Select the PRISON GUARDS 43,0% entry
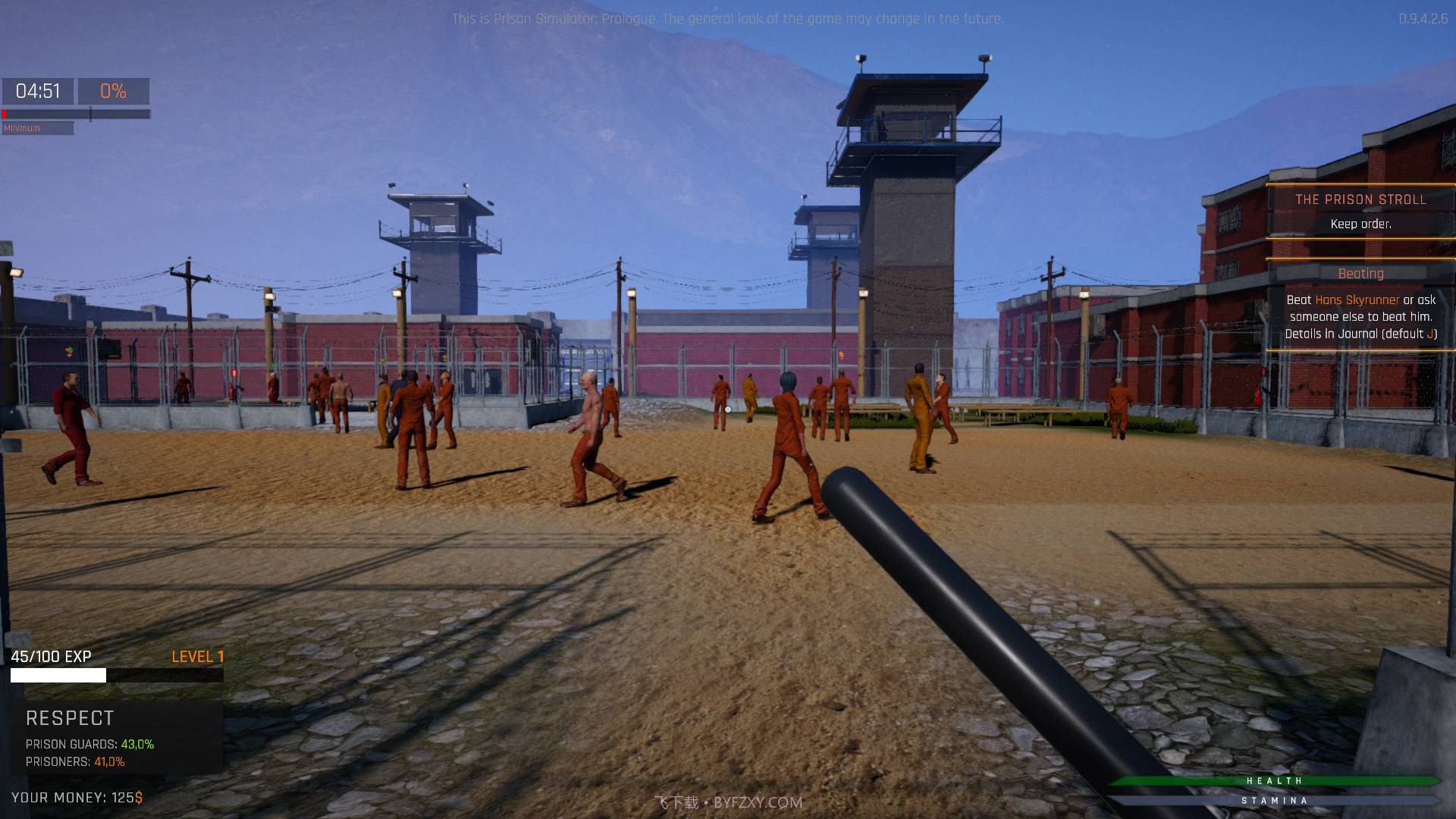This screenshot has height=819, width=1456. pyautogui.click(x=89, y=744)
